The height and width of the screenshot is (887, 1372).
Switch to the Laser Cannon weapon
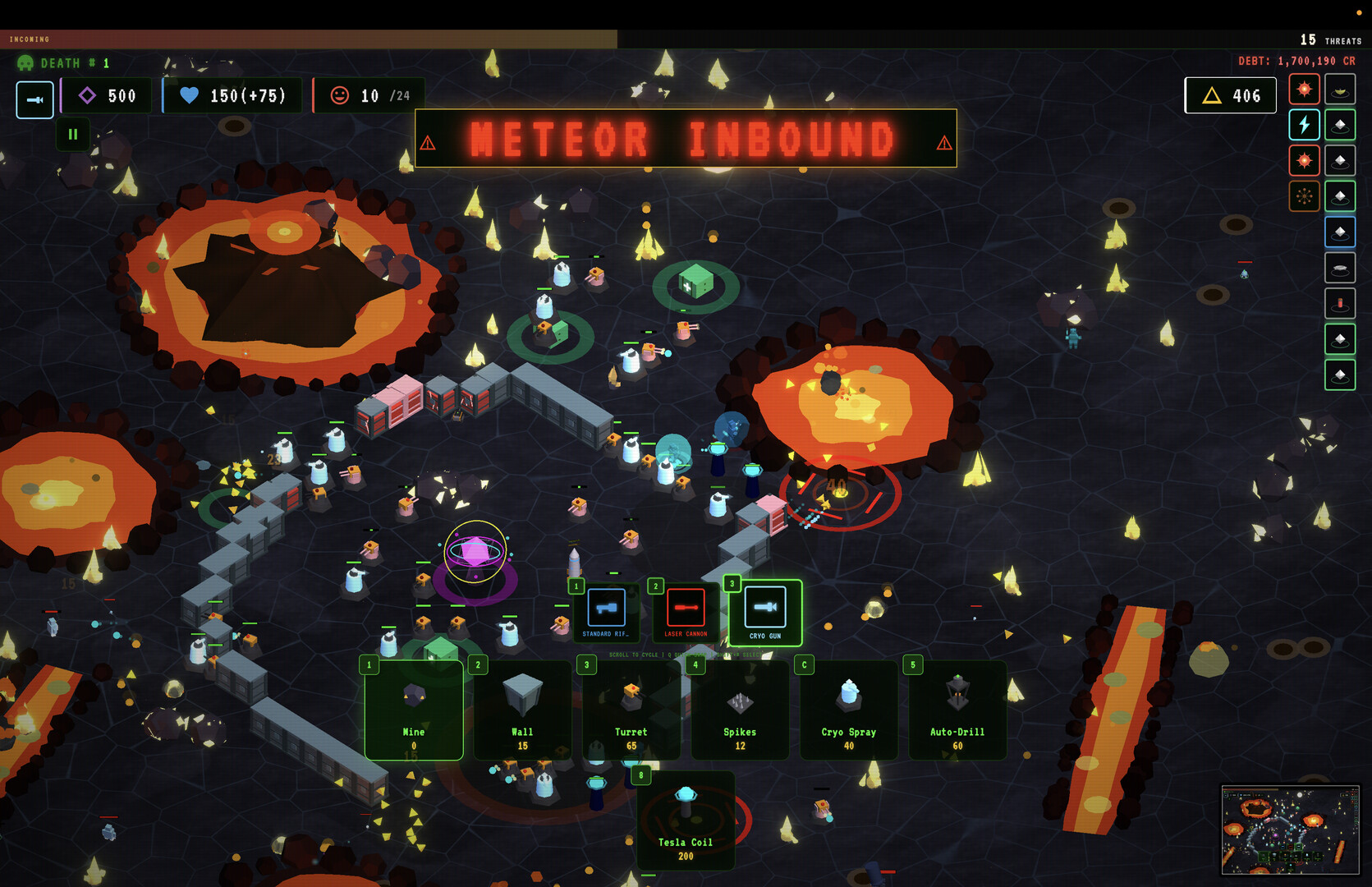click(686, 611)
